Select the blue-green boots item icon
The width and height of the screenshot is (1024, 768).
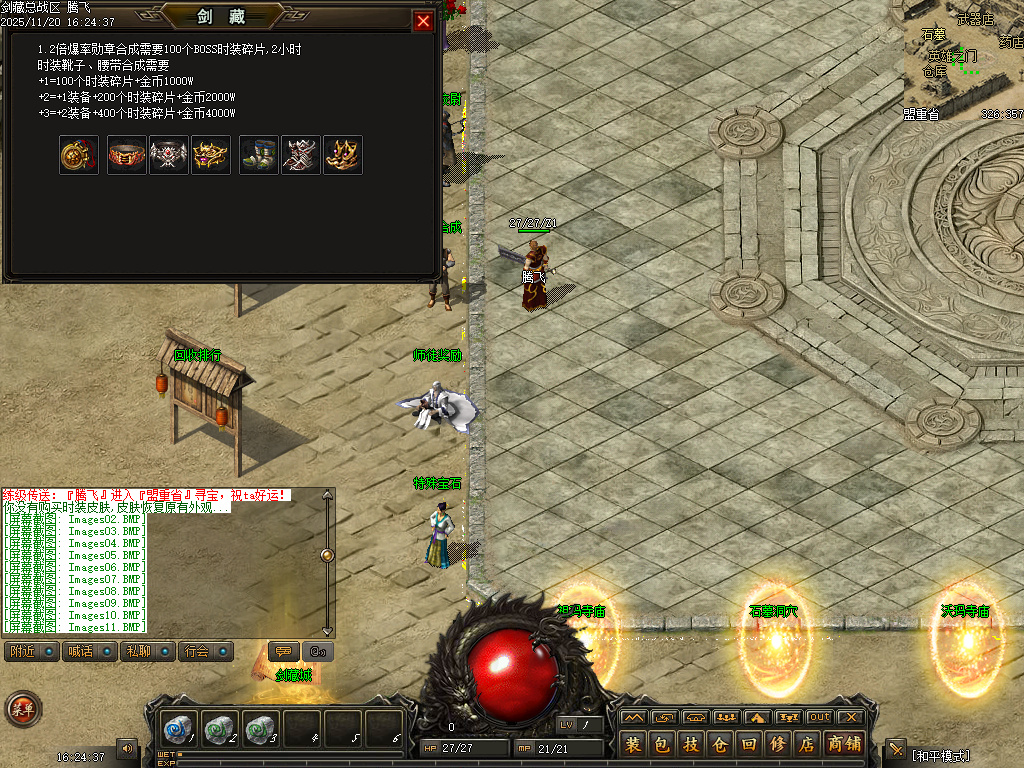pos(259,155)
